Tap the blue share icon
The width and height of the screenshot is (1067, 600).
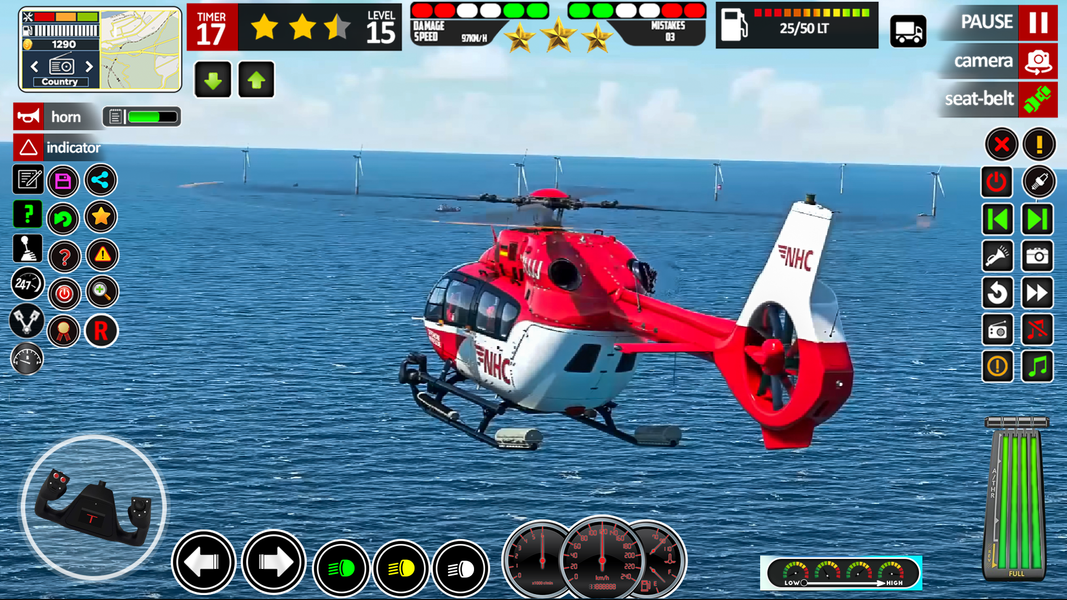pyautogui.click(x=100, y=180)
